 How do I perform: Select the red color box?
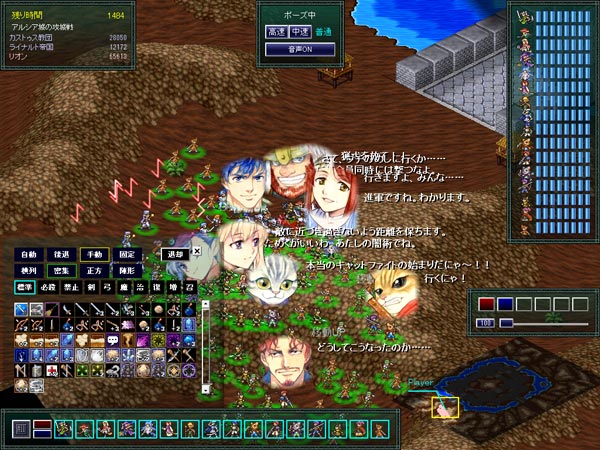pos(486,304)
